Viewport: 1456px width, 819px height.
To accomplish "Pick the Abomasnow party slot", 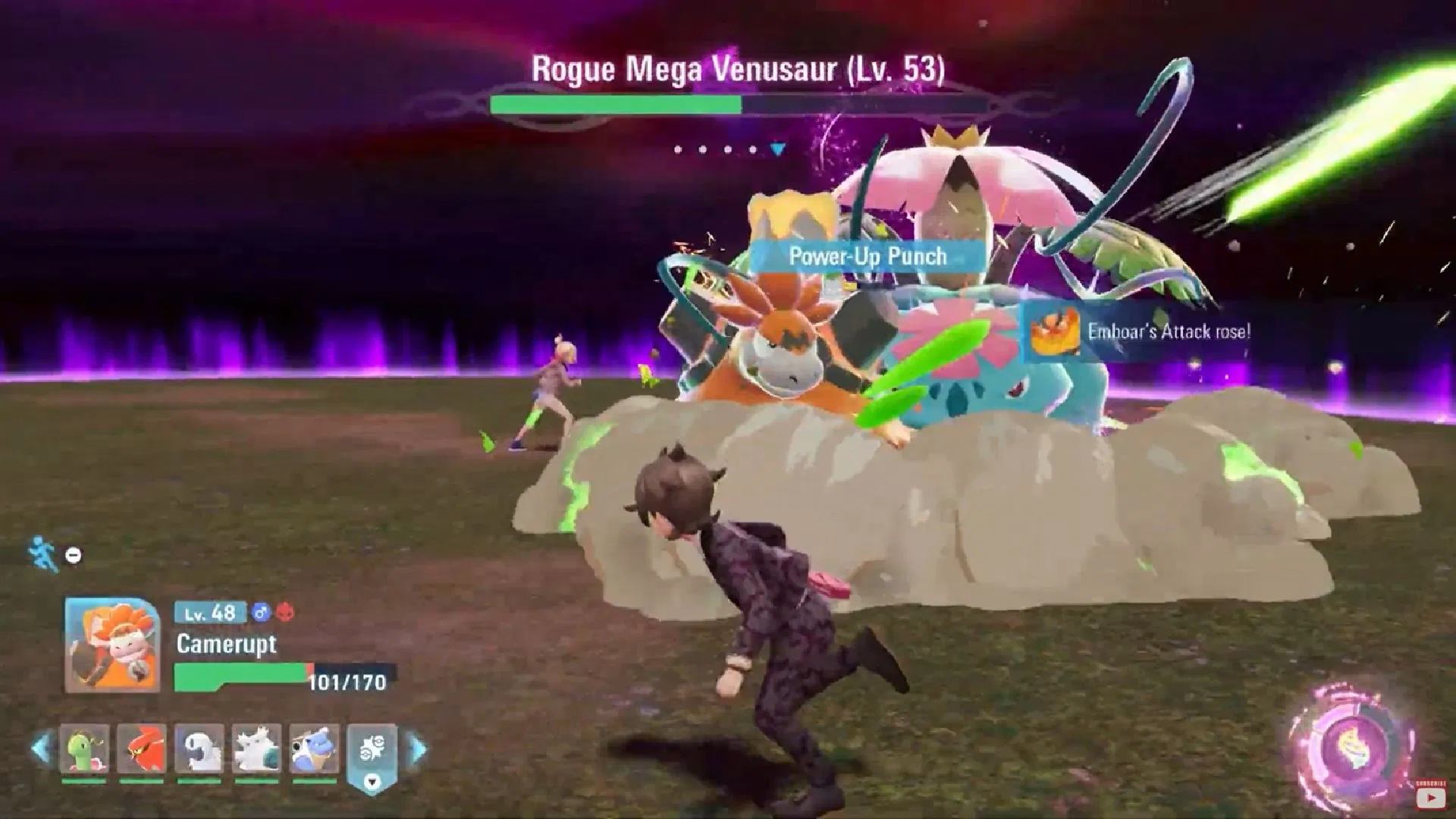I will (257, 748).
